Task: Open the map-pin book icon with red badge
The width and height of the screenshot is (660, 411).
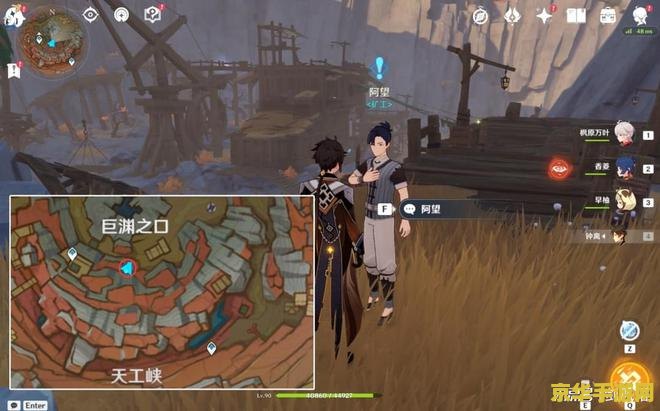Action: tap(152, 15)
